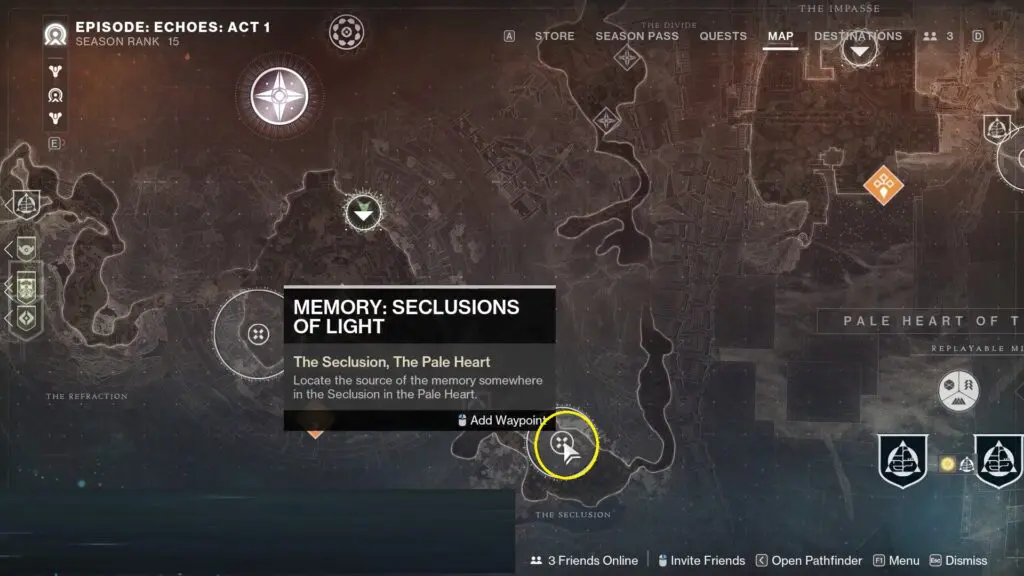
Task: Select the Map tab
Action: point(780,36)
